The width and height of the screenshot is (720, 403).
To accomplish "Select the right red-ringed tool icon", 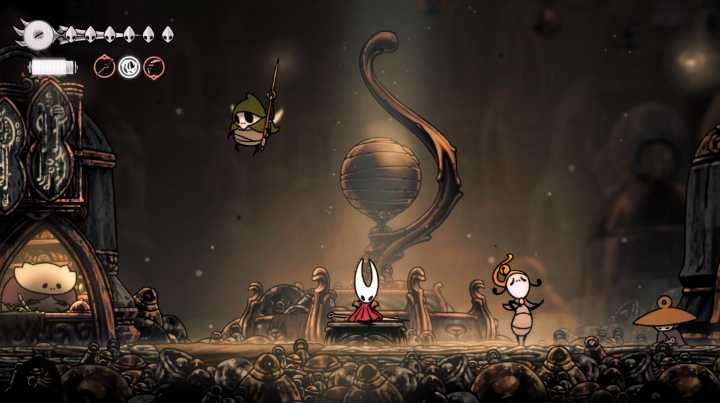I will click(154, 67).
